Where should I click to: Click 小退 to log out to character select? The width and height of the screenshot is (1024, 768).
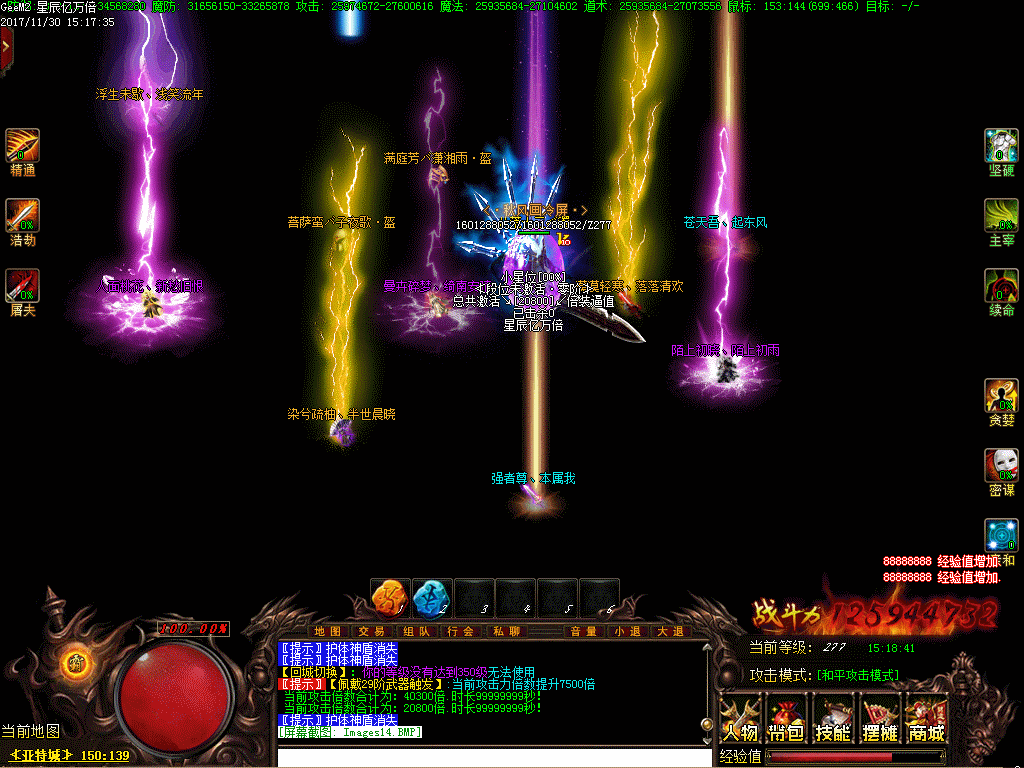(627, 631)
